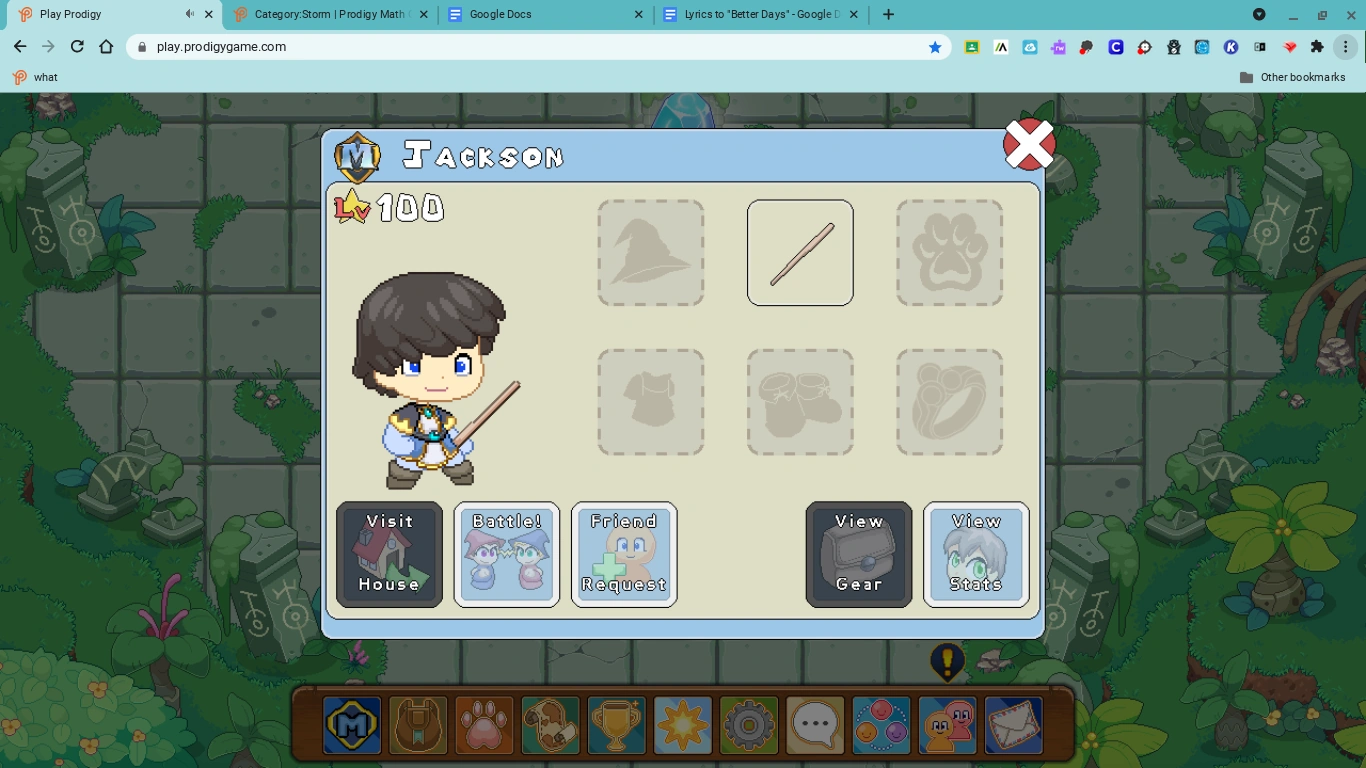Click Jackson's character level badge
1366x768 pixels.
390,208
